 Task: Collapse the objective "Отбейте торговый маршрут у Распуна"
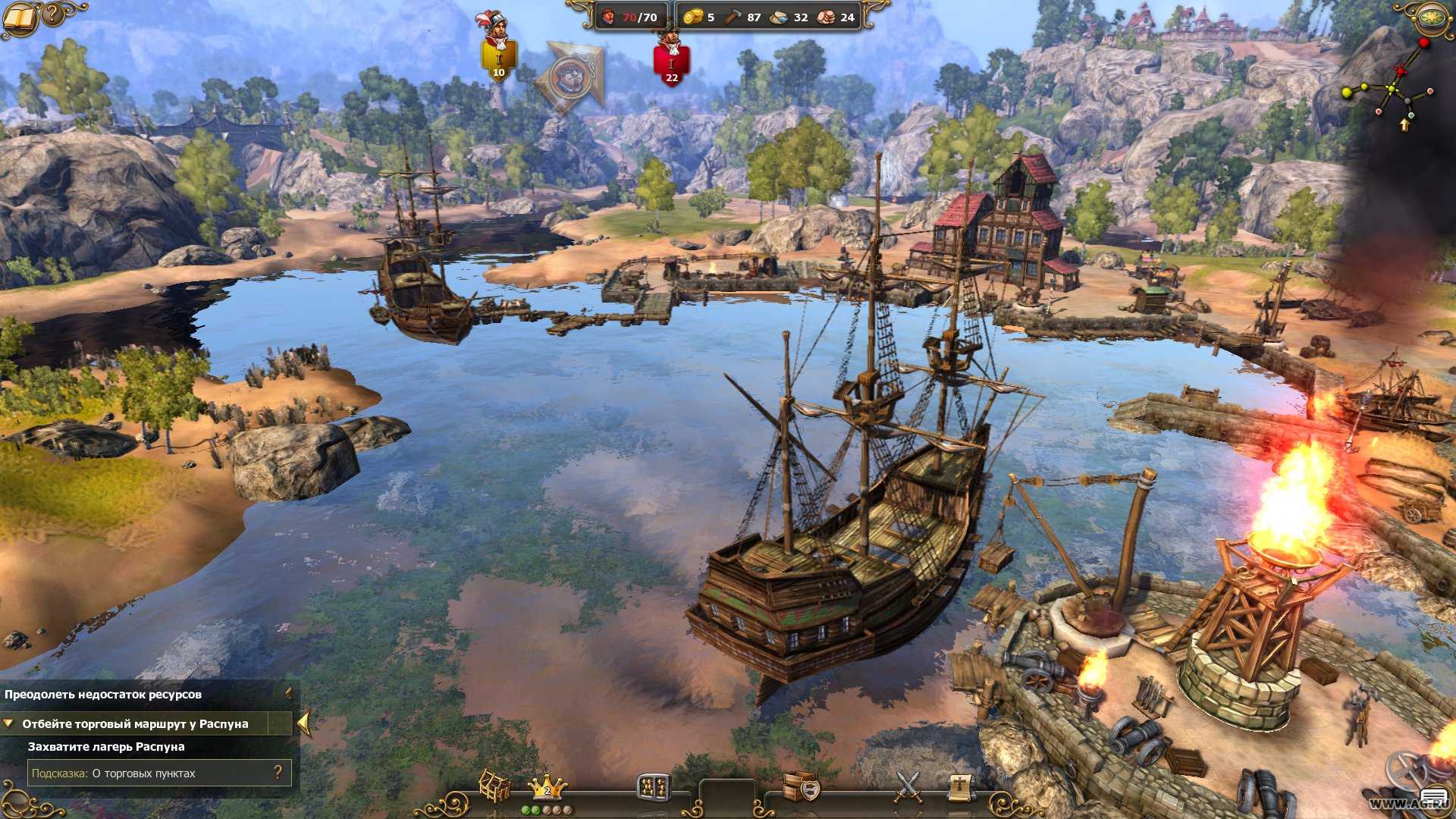(8, 724)
